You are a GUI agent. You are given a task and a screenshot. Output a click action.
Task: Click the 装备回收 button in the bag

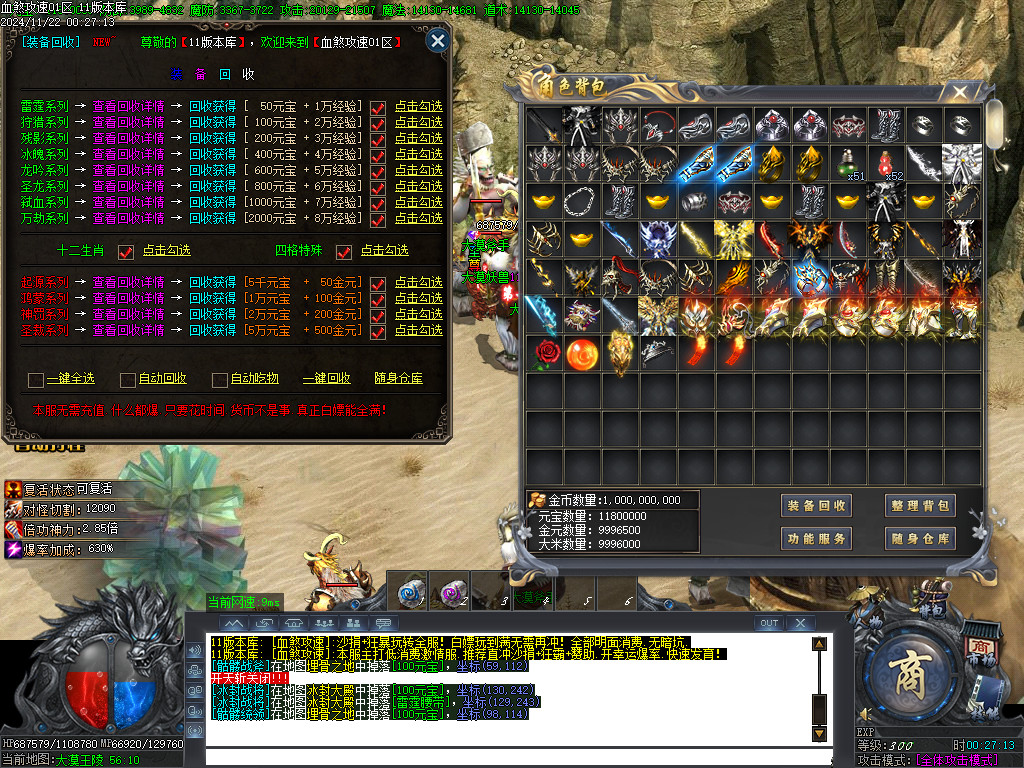pos(816,506)
